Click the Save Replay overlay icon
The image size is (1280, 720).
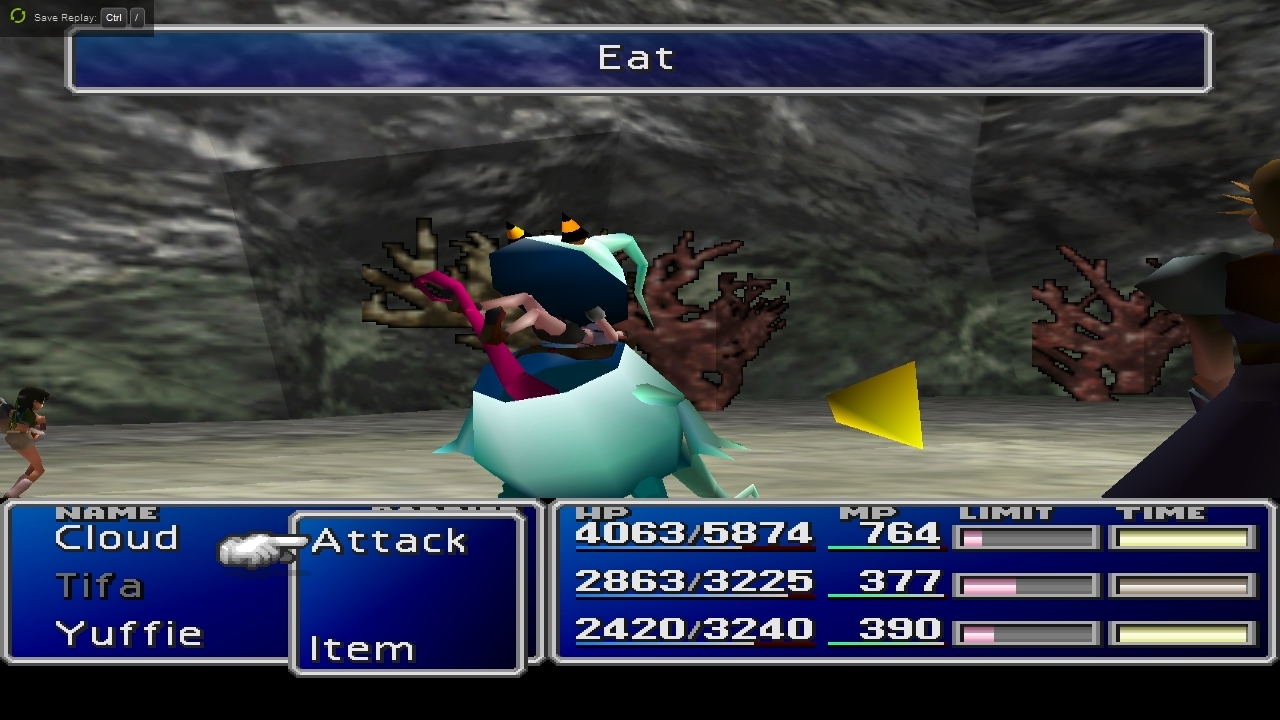click(x=18, y=17)
